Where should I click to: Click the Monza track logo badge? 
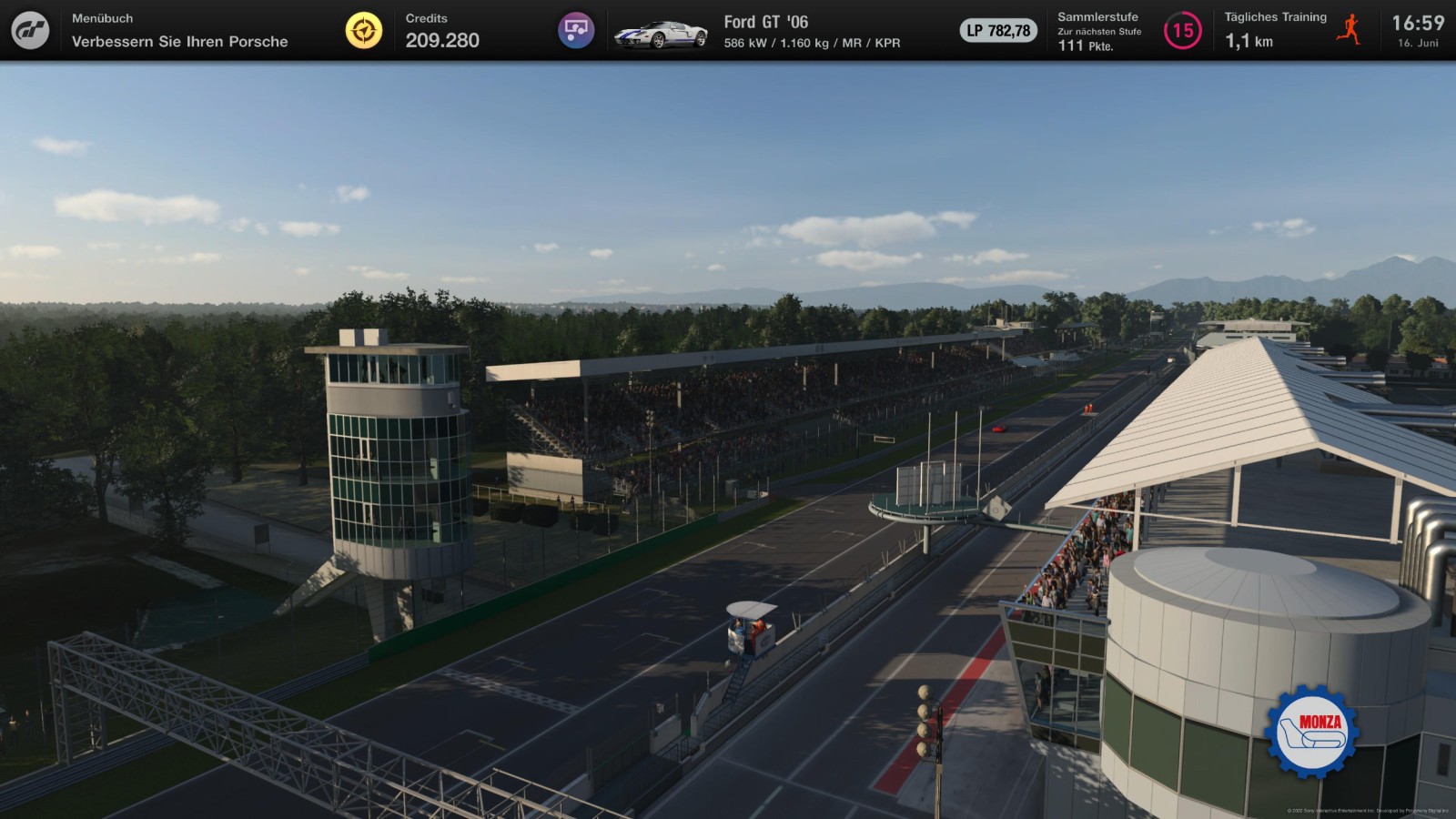[x=1311, y=732]
